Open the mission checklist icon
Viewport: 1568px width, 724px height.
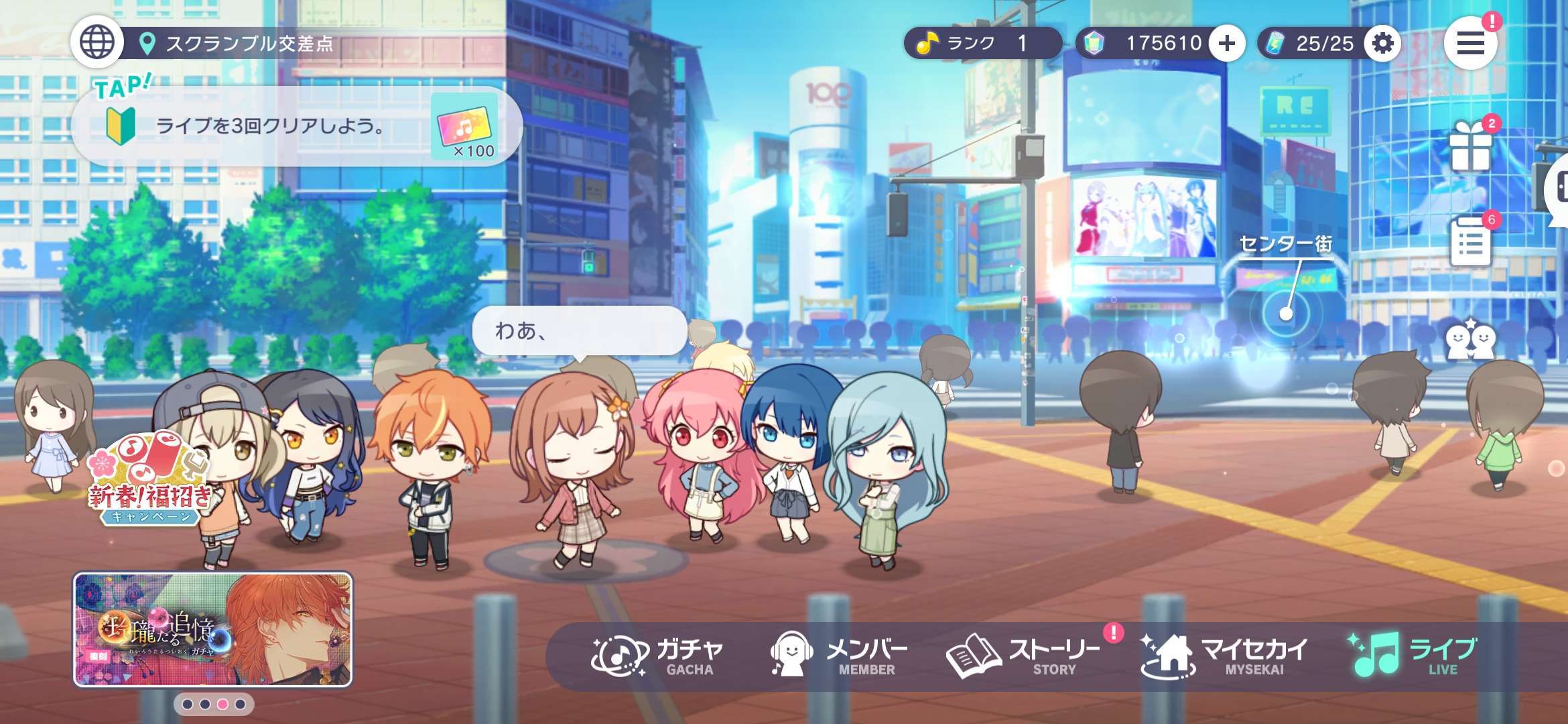pos(1470,243)
